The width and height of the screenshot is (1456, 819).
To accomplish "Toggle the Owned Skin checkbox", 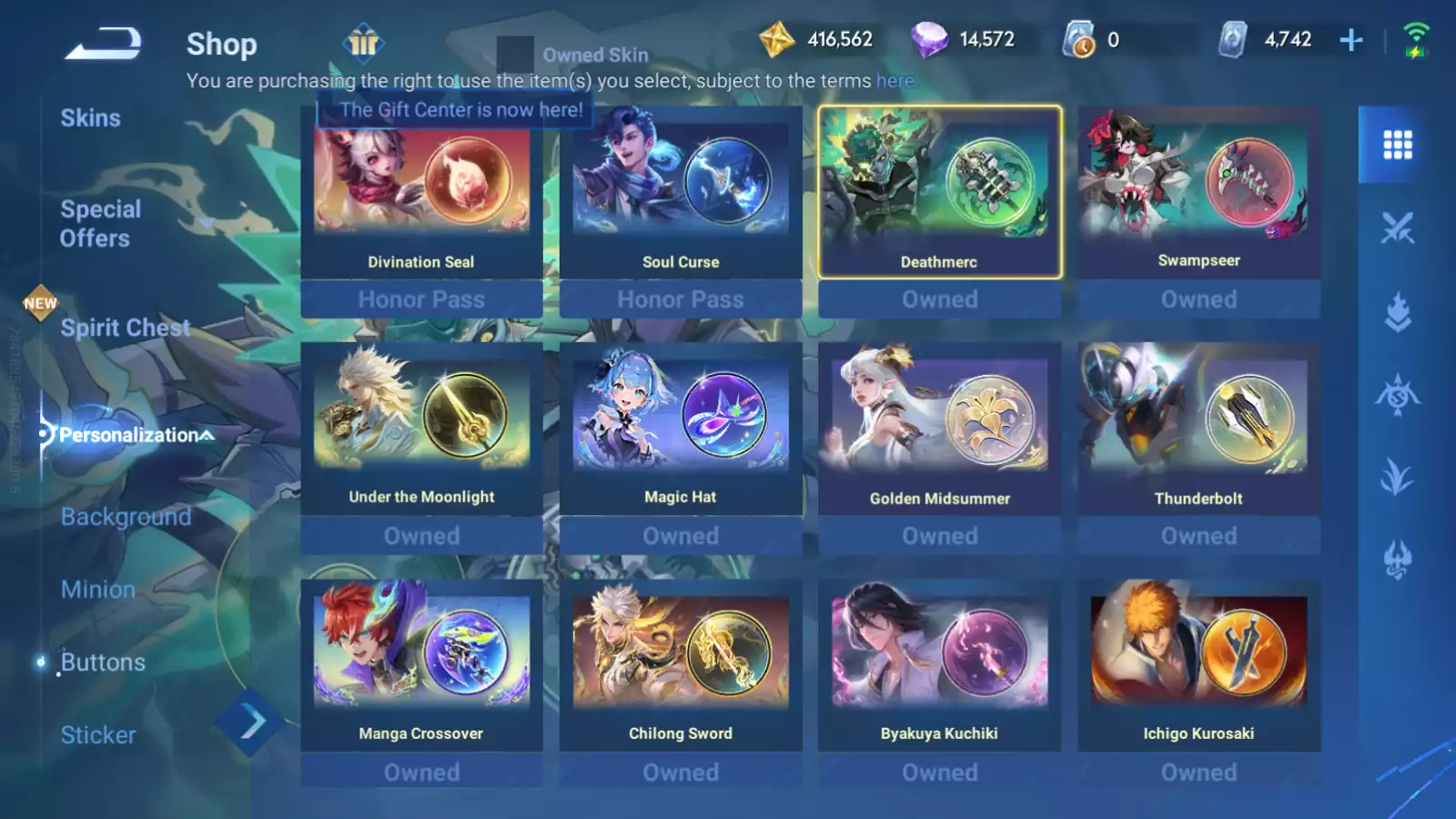I will click(515, 55).
